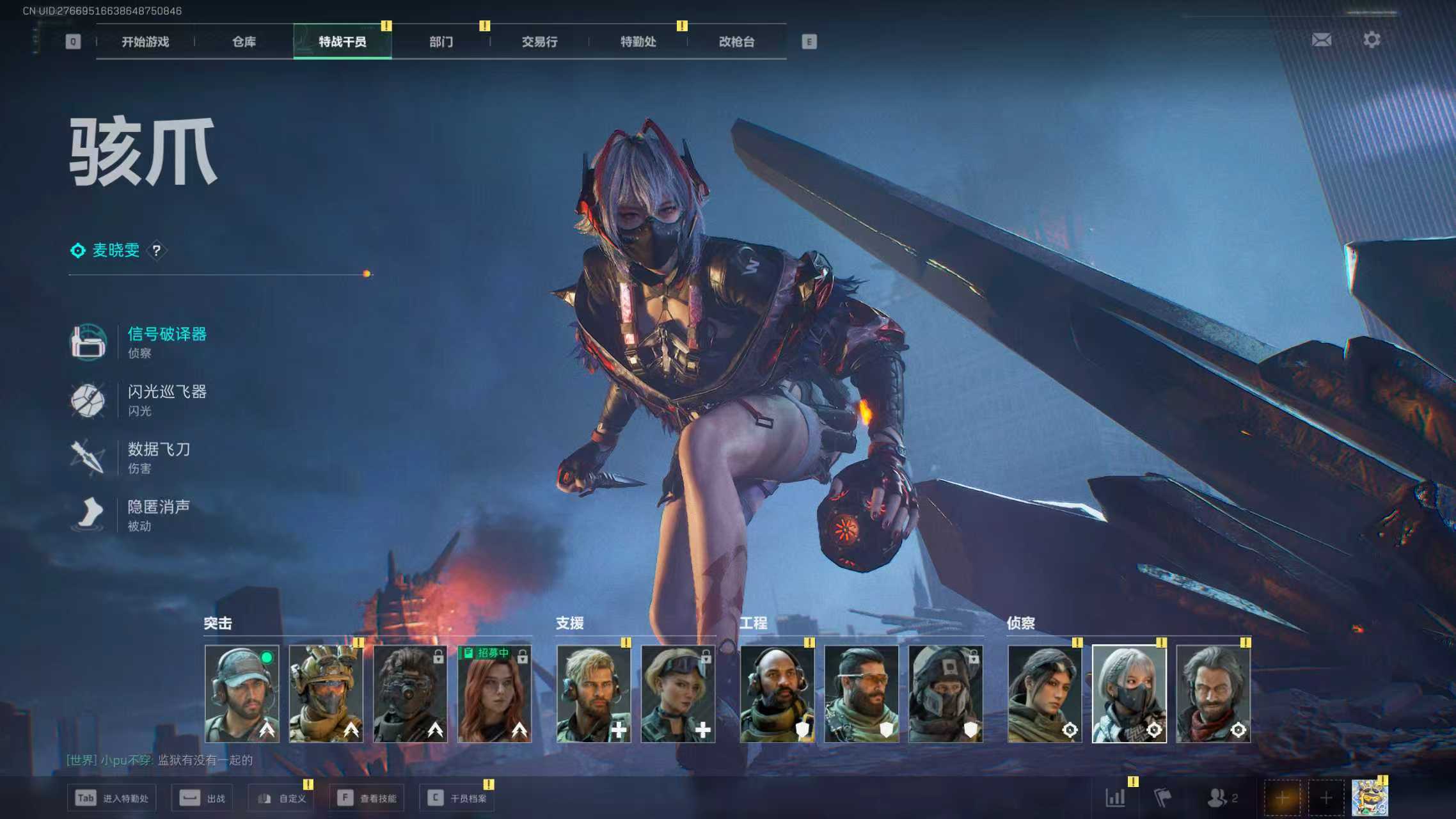Open the 仓库 tab

coord(244,42)
